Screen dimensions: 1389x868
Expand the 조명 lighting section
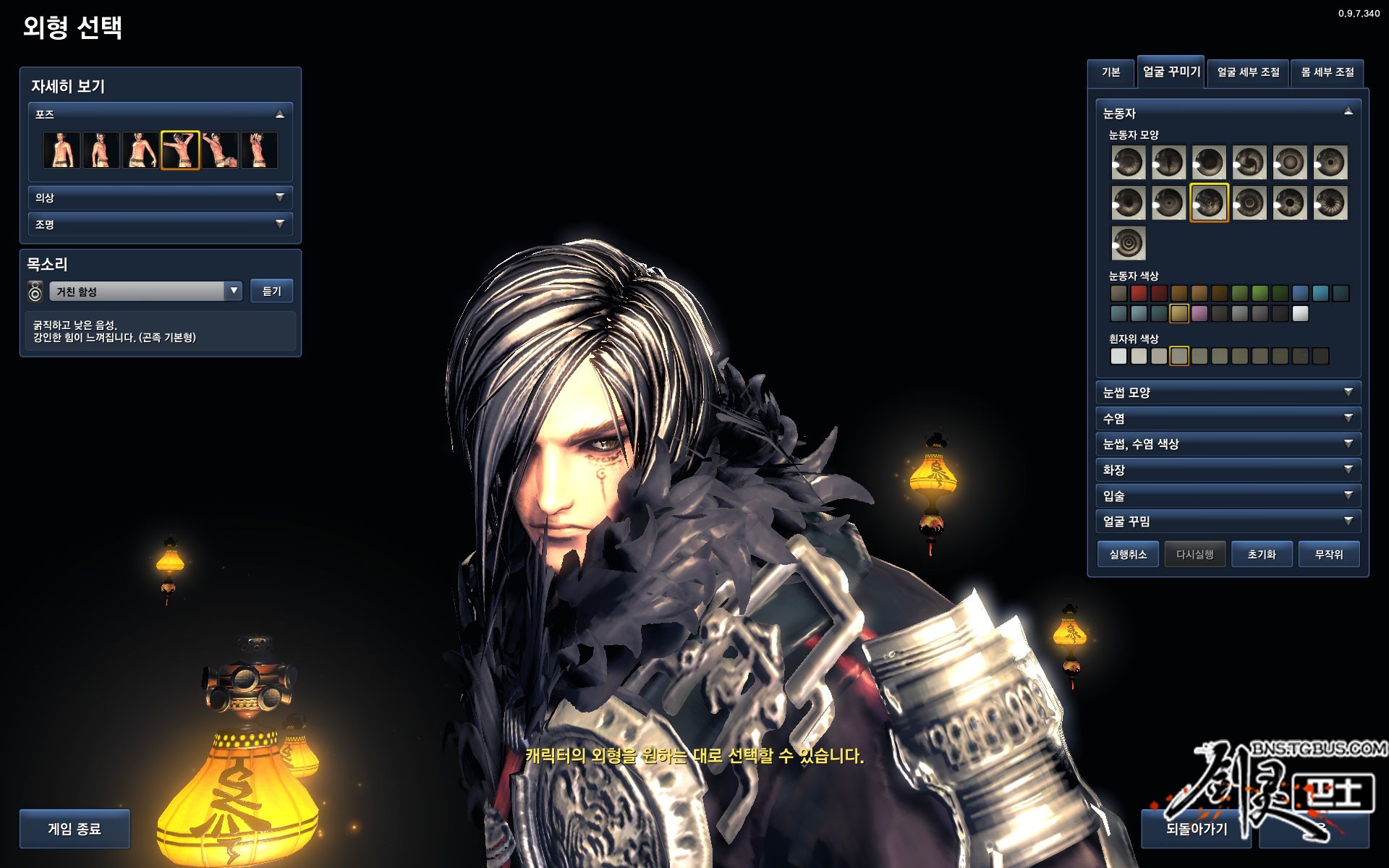click(x=160, y=224)
